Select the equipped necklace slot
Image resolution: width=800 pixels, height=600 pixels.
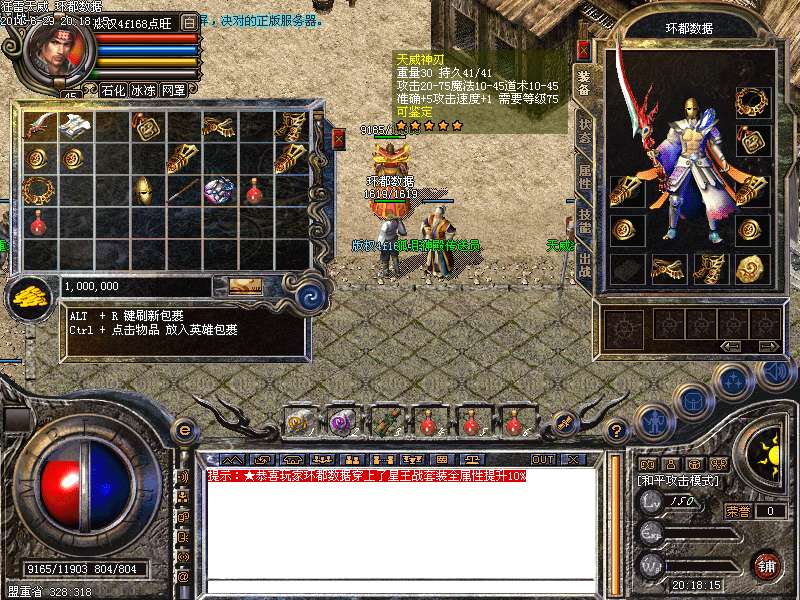(x=750, y=101)
